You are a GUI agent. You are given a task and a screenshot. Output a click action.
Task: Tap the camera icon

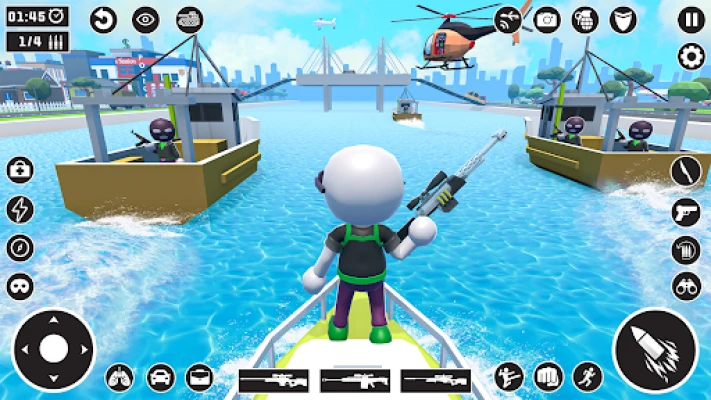click(x=547, y=19)
